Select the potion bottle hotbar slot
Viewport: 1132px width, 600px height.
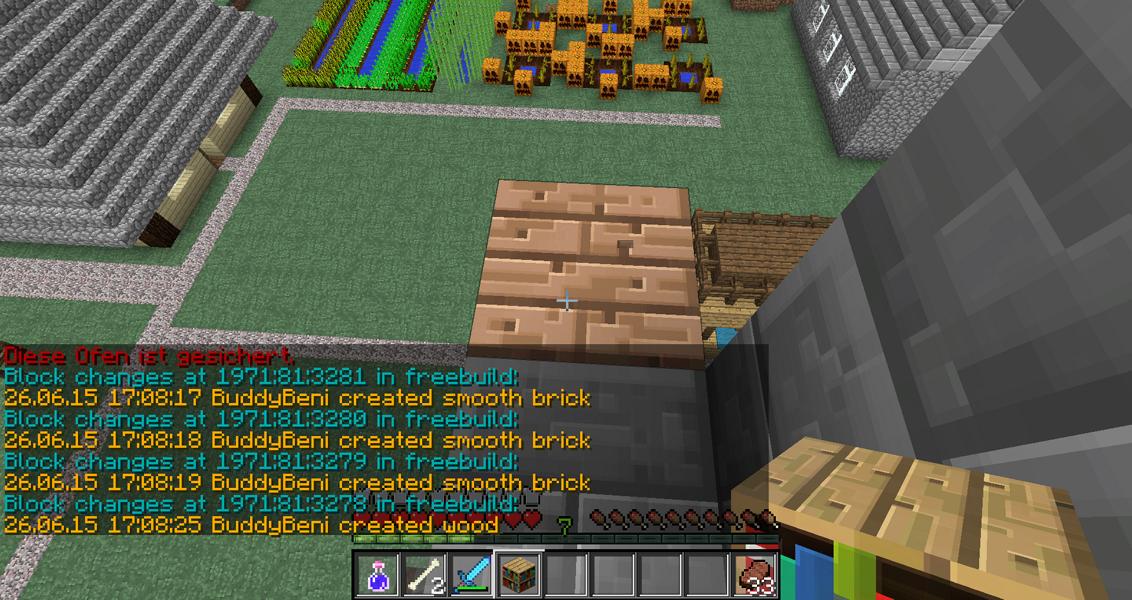(378, 575)
